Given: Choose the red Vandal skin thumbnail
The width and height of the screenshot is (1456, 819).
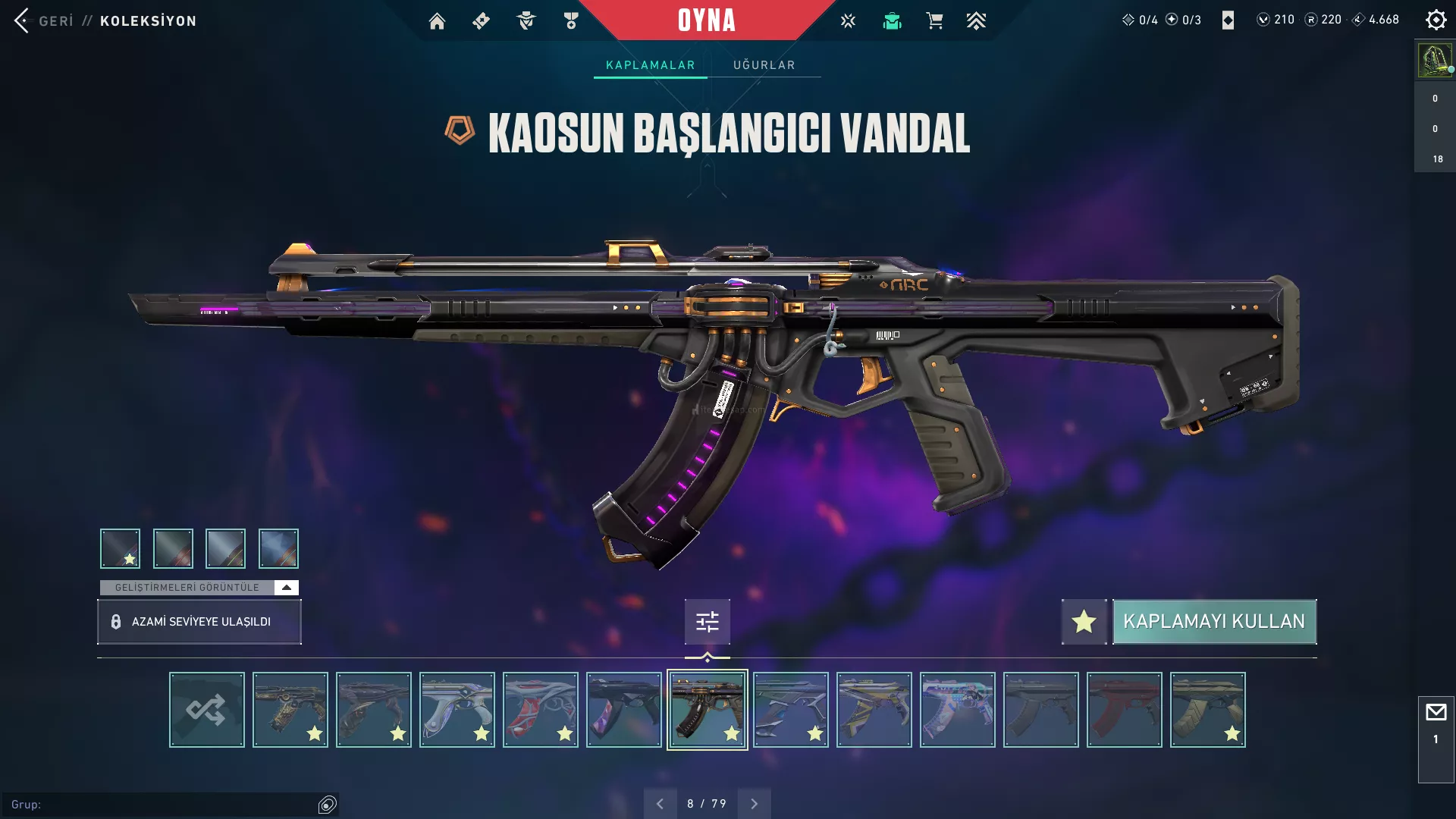Looking at the screenshot, I should [x=1124, y=710].
